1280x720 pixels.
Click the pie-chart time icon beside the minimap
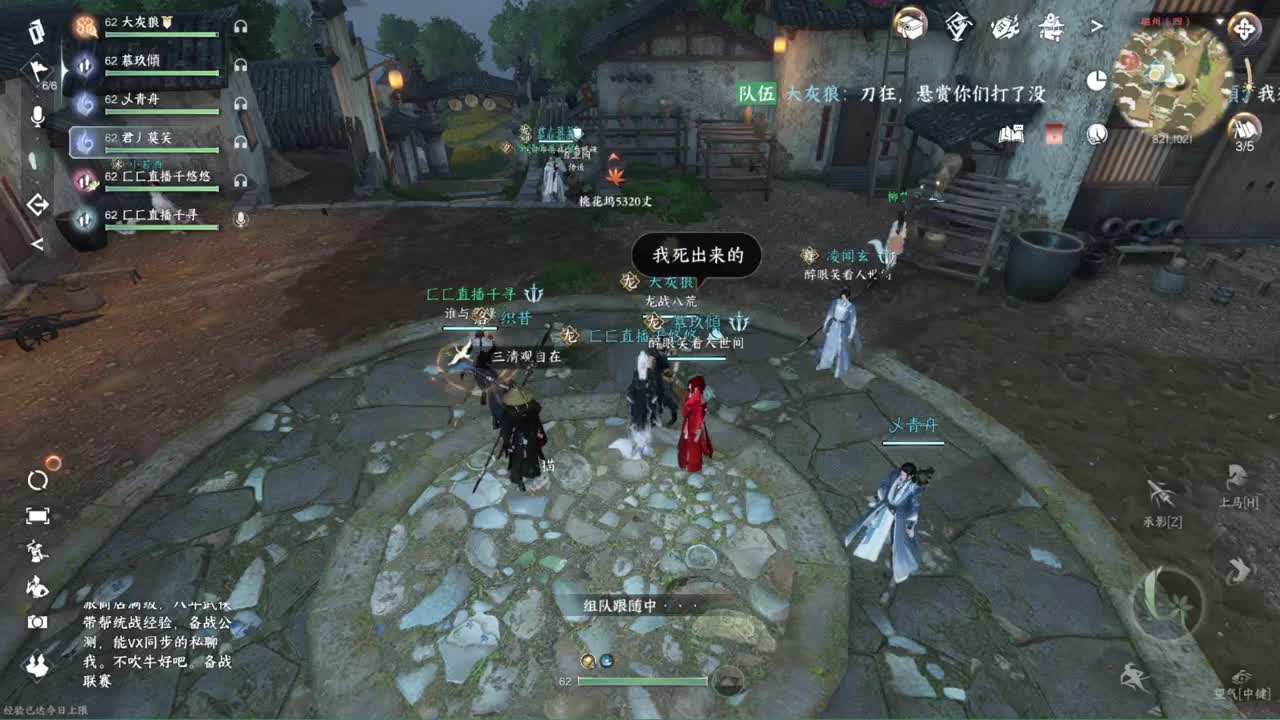(x=1096, y=81)
